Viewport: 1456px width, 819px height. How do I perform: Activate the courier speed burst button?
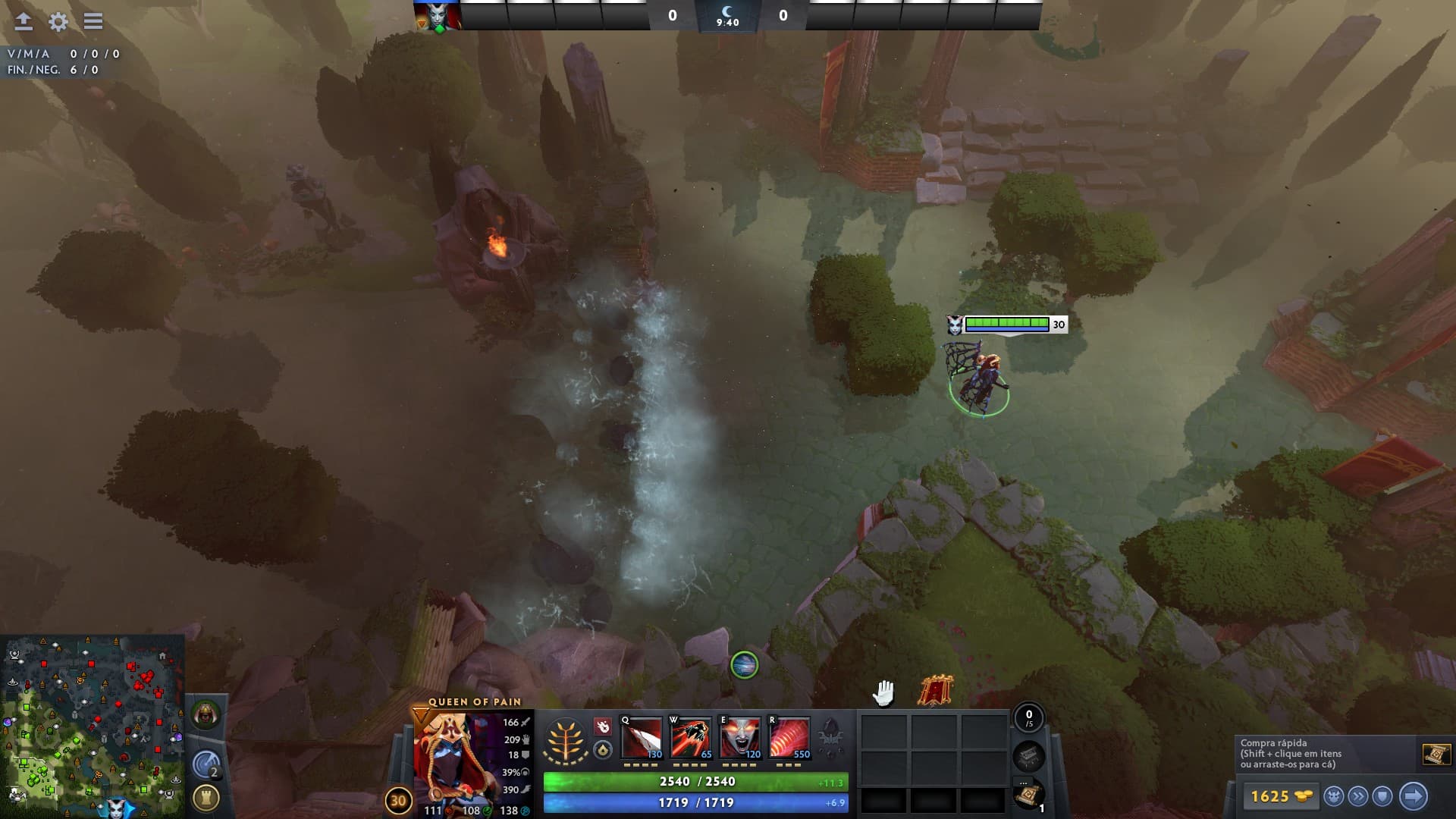(x=1358, y=796)
